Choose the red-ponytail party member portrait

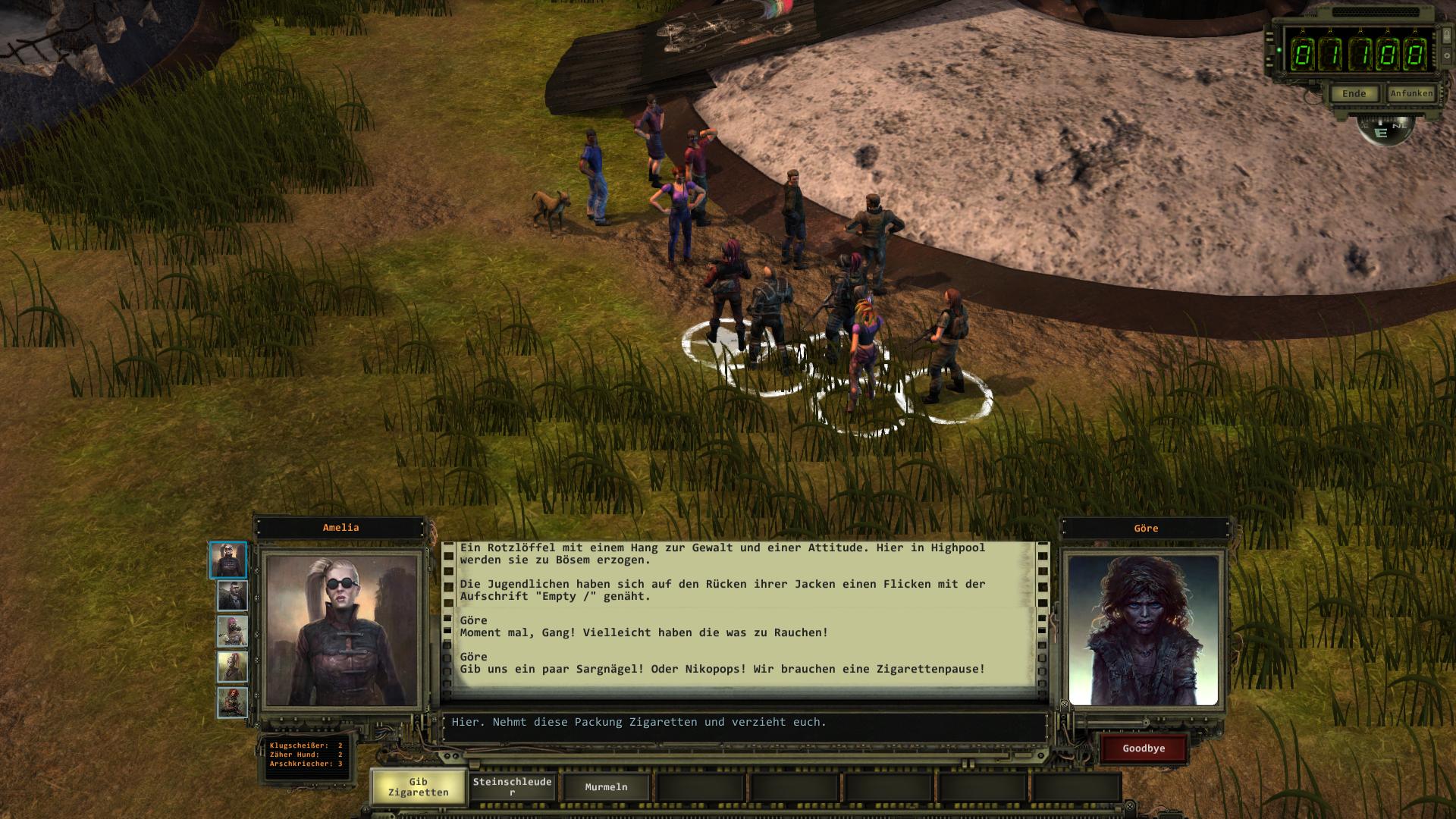coord(232,667)
